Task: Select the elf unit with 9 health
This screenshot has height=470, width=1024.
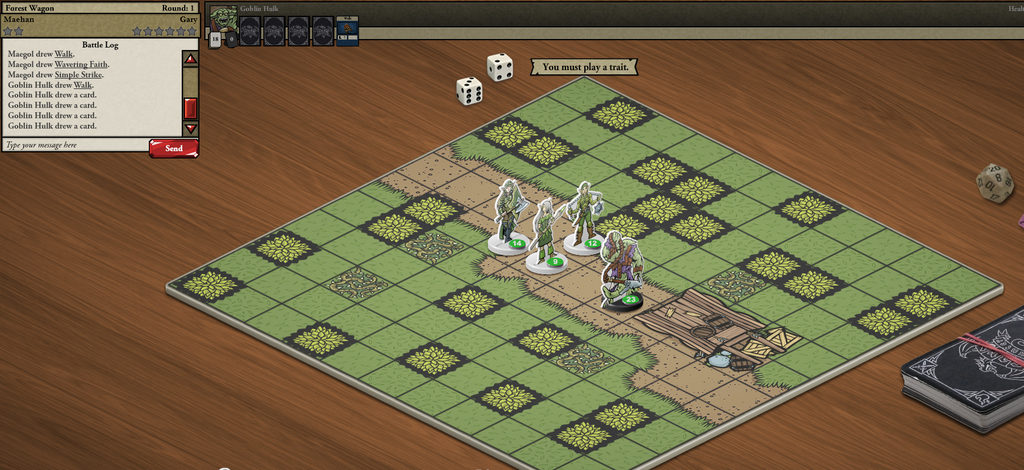Action: [x=545, y=235]
